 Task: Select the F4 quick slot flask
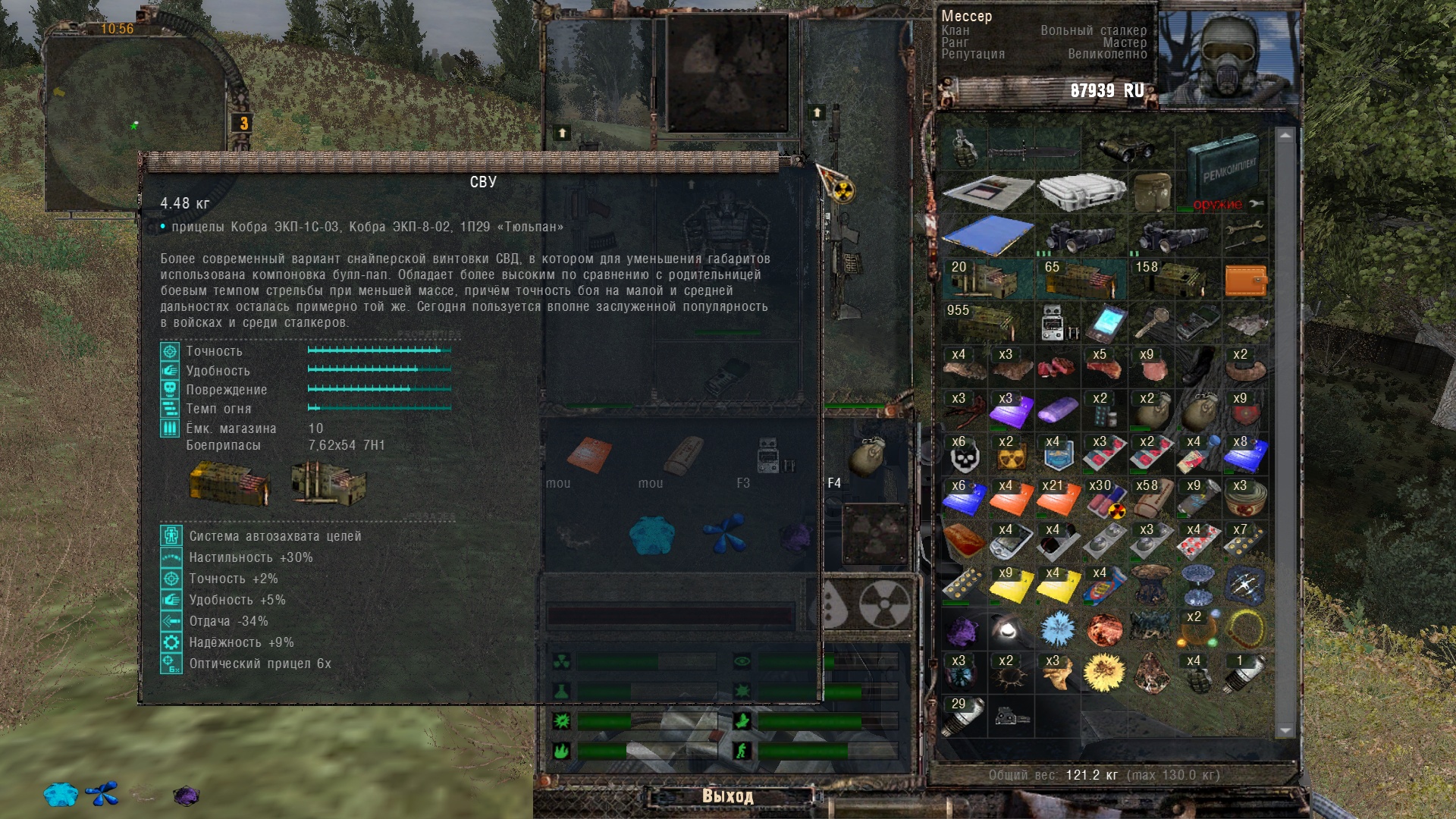(x=868, y=457)
